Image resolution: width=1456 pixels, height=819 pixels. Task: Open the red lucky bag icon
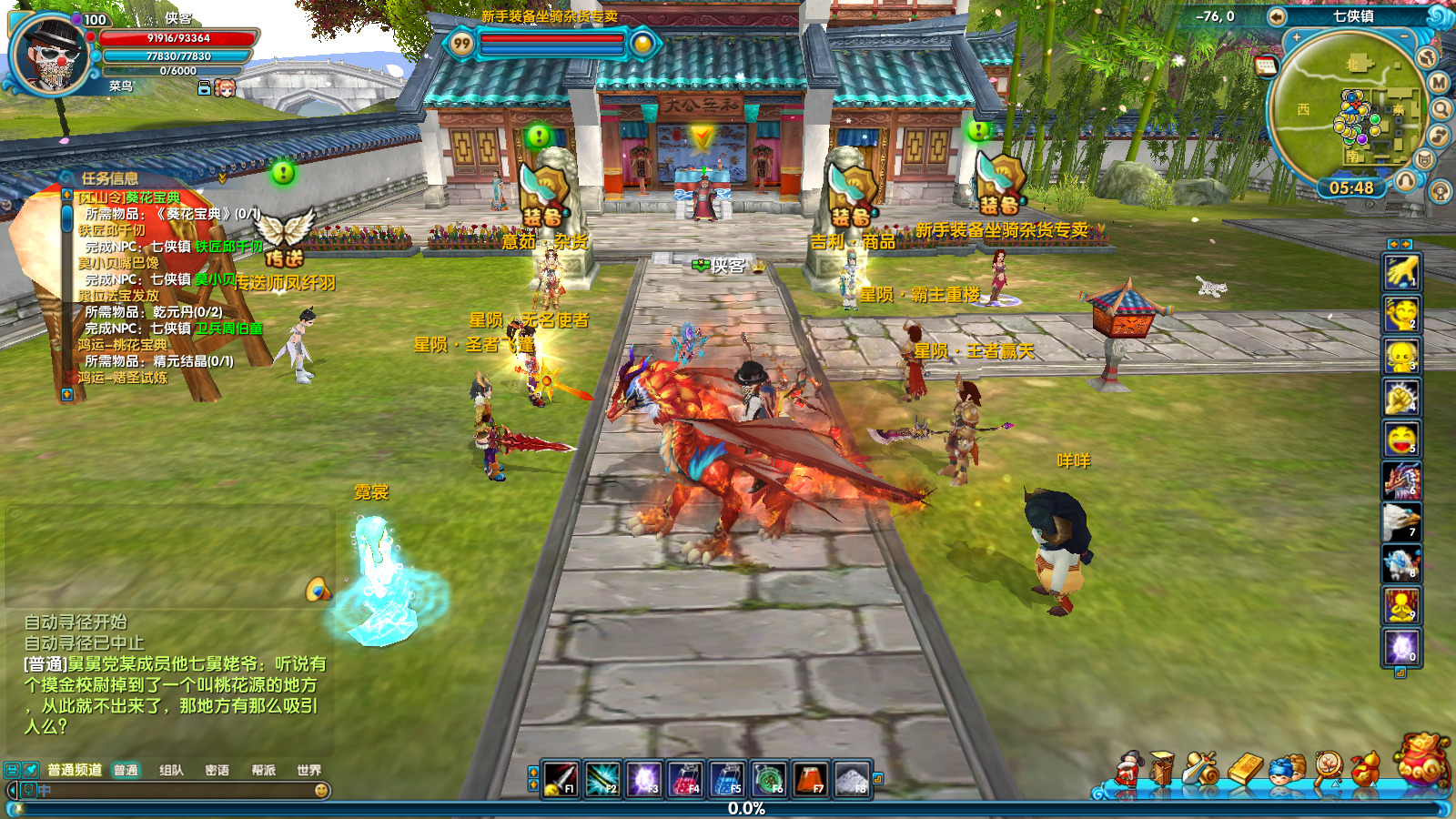tap(1422, 758)
